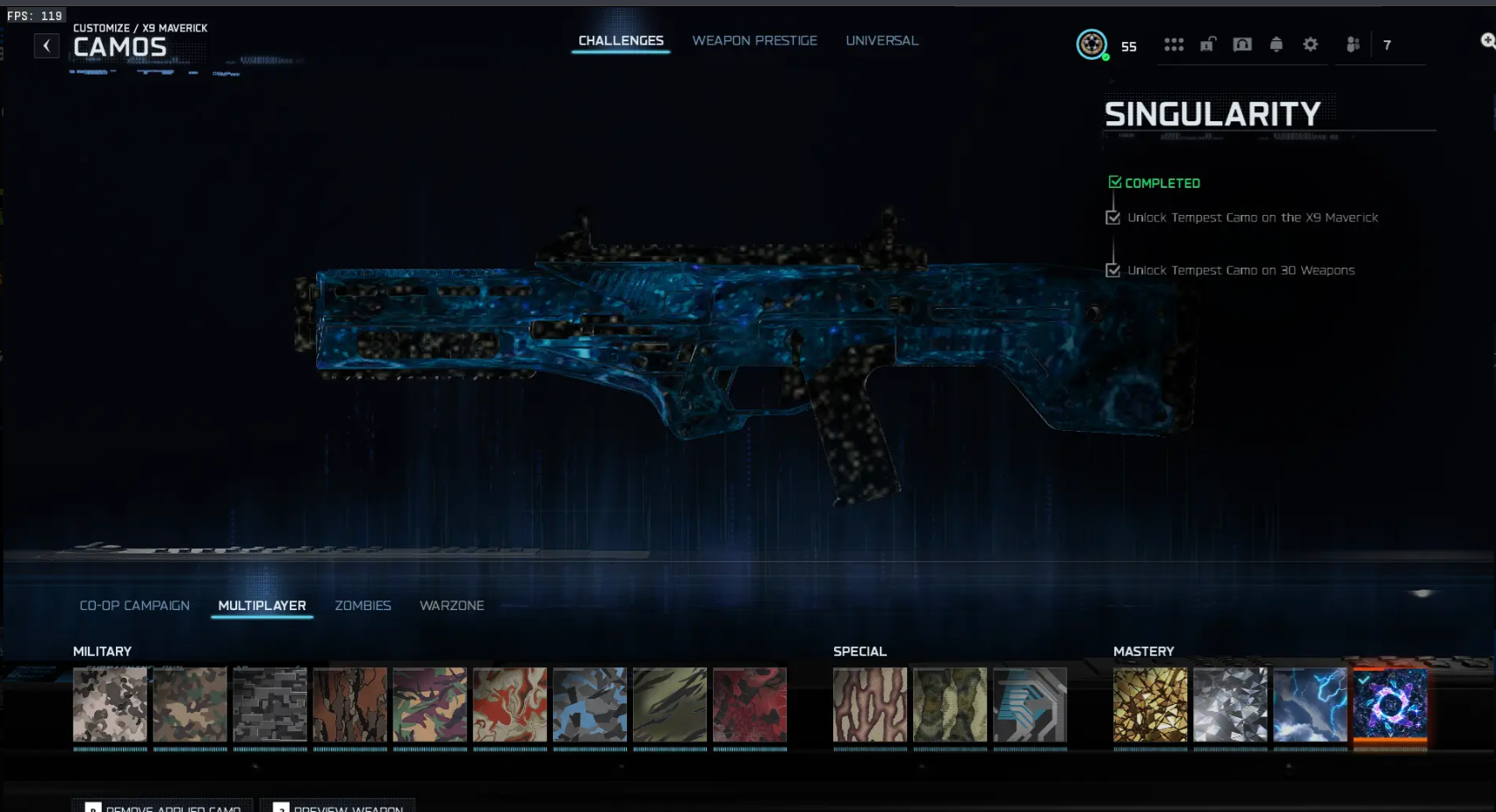Image resolution: width=1496 pixels, height=812 pixels.
Task: Check 'Unlock Tempest Camo on the X9 Maverick'
Action: [x=1112, y=217]
